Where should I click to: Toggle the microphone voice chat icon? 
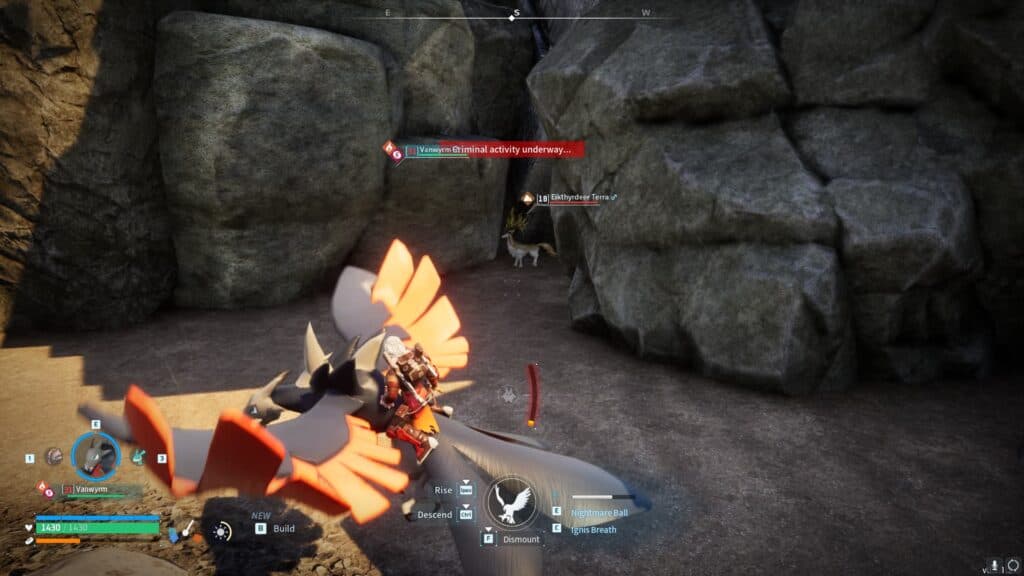click(993, 565)
